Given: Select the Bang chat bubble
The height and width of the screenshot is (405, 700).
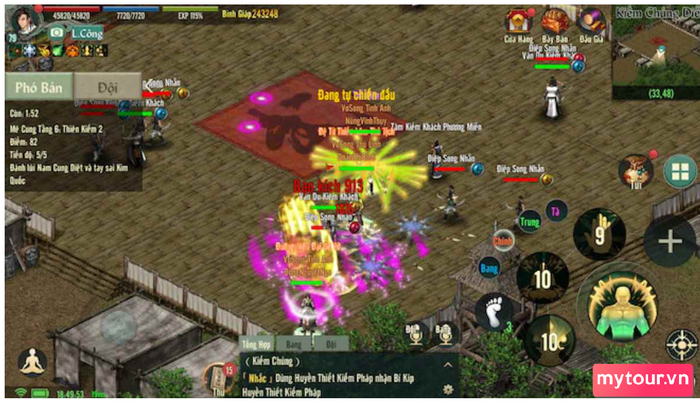Looking at the screenshot, I should point(489,267).
